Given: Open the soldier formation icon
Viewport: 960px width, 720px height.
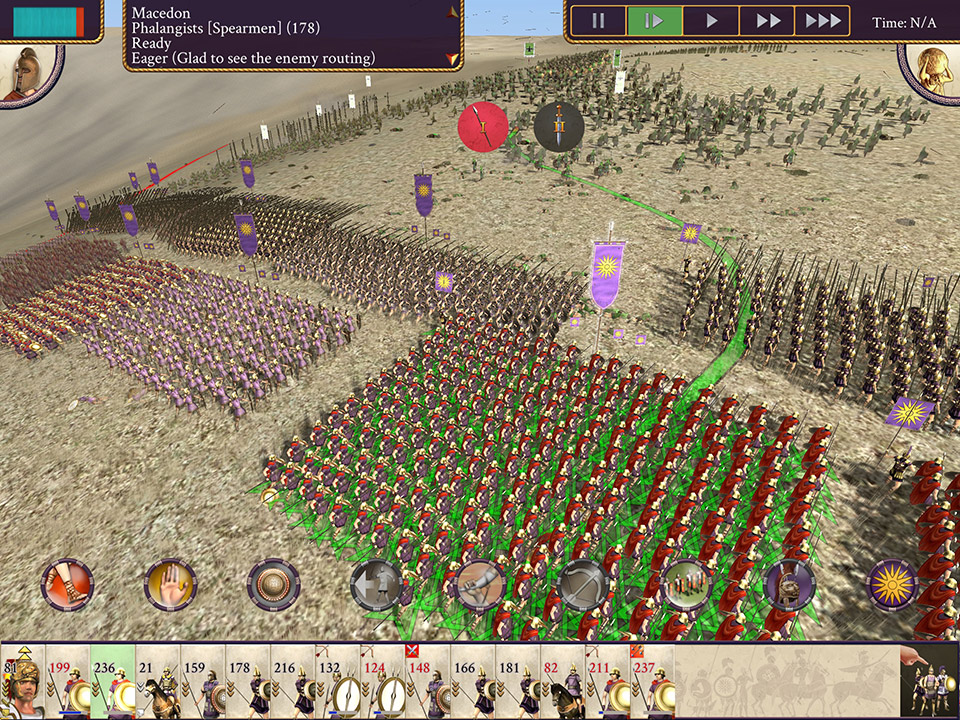Looking at the screenshot, I should (686, 585).
